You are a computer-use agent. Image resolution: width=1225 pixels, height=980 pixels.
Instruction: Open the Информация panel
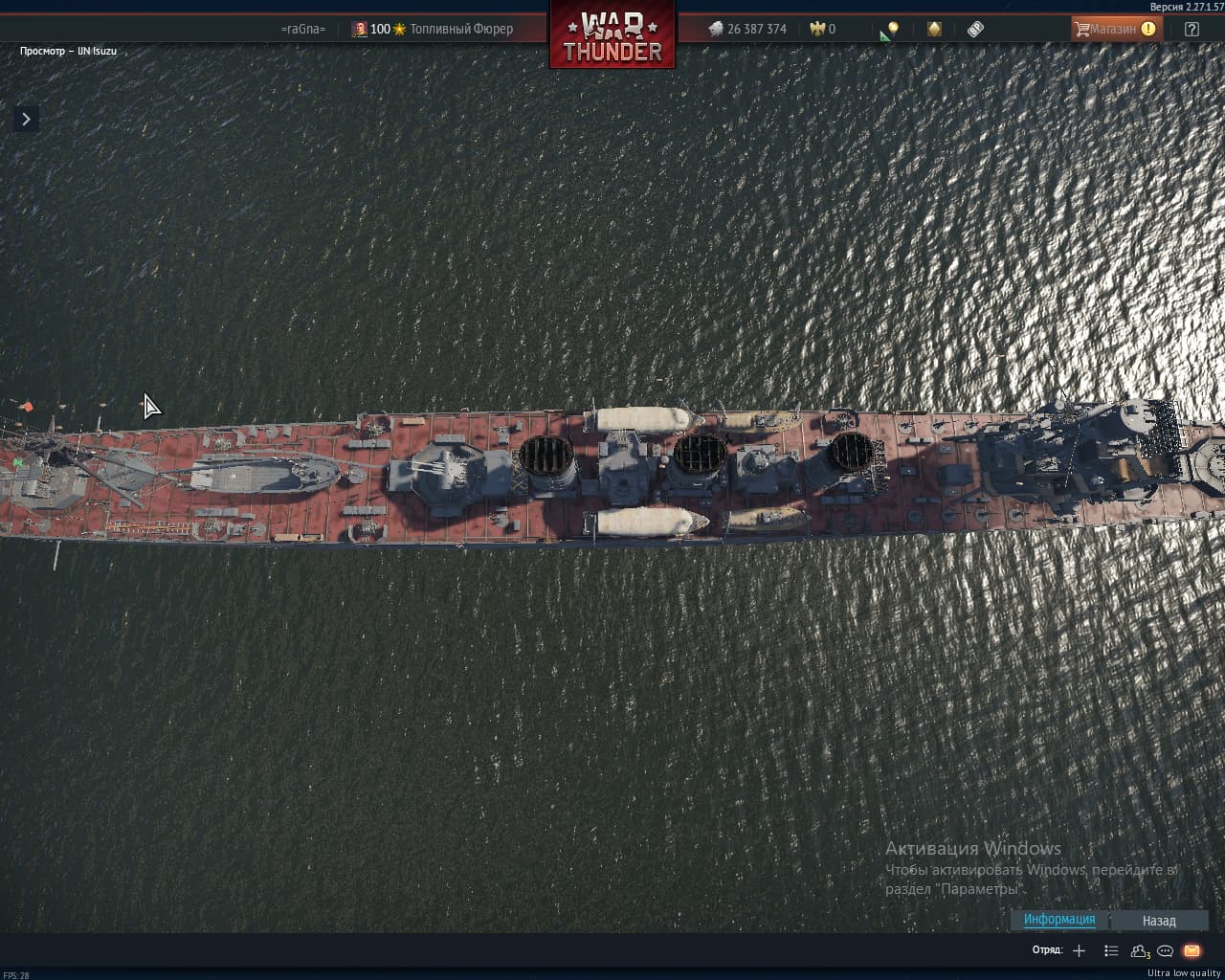coord(1059,920)
